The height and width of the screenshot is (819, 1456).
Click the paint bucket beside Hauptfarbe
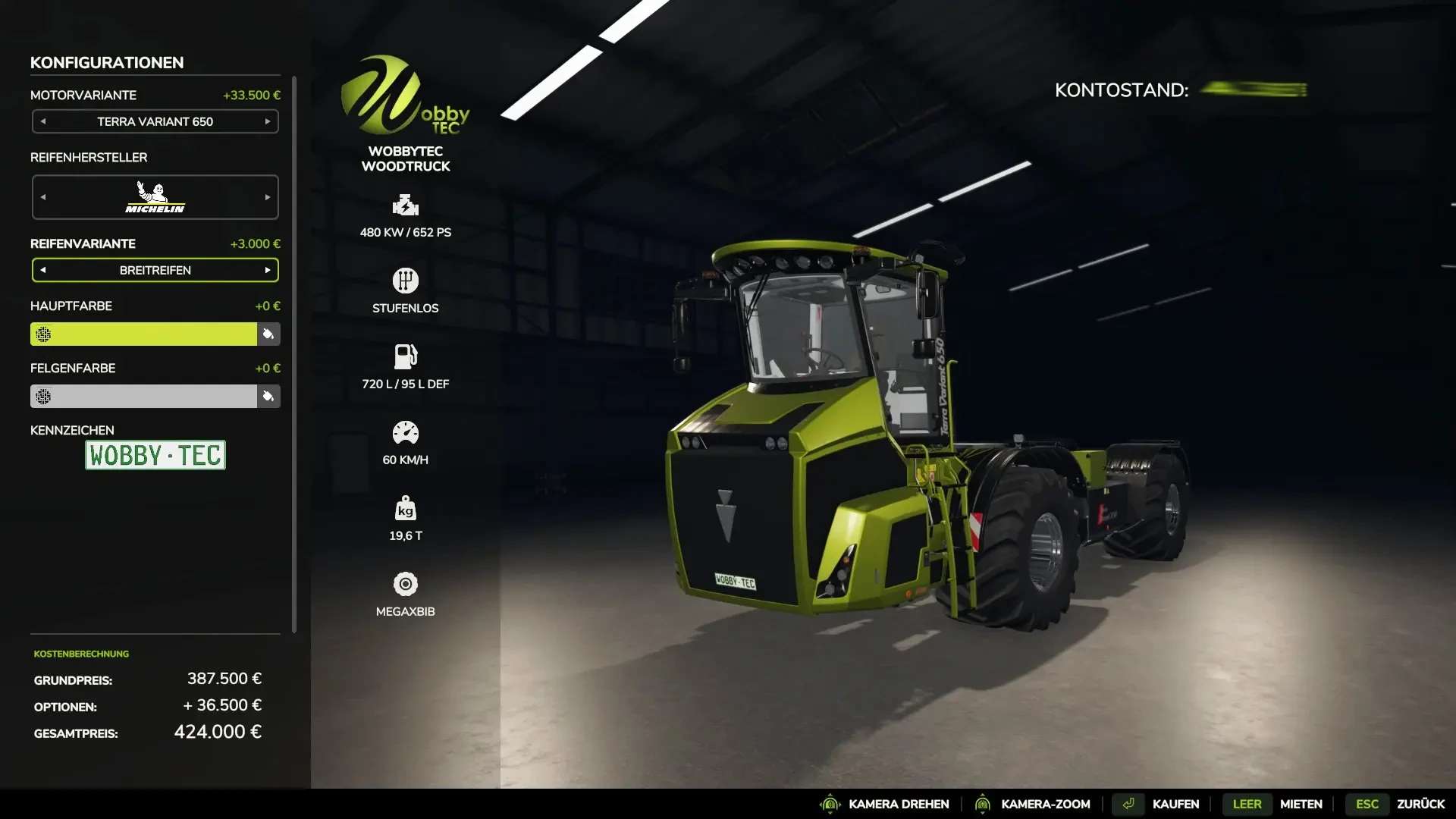(x=268, y=334)
